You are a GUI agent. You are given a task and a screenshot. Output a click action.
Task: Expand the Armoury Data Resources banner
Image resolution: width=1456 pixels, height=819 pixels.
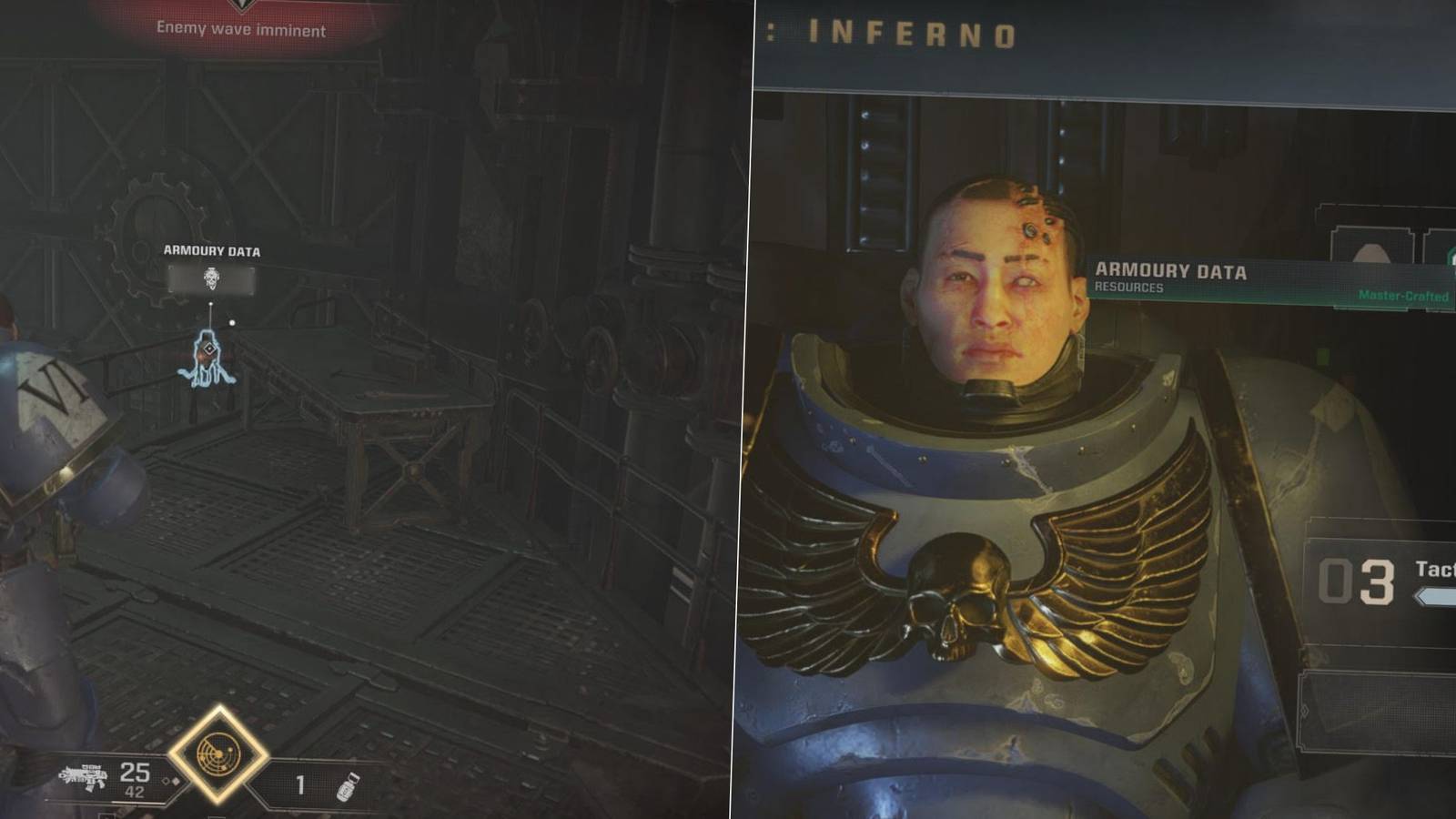tap(1174, 273)
